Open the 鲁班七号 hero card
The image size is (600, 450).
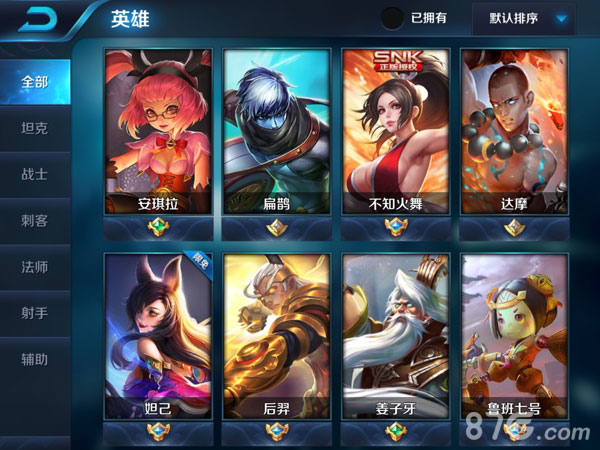(x=513, y=335)
